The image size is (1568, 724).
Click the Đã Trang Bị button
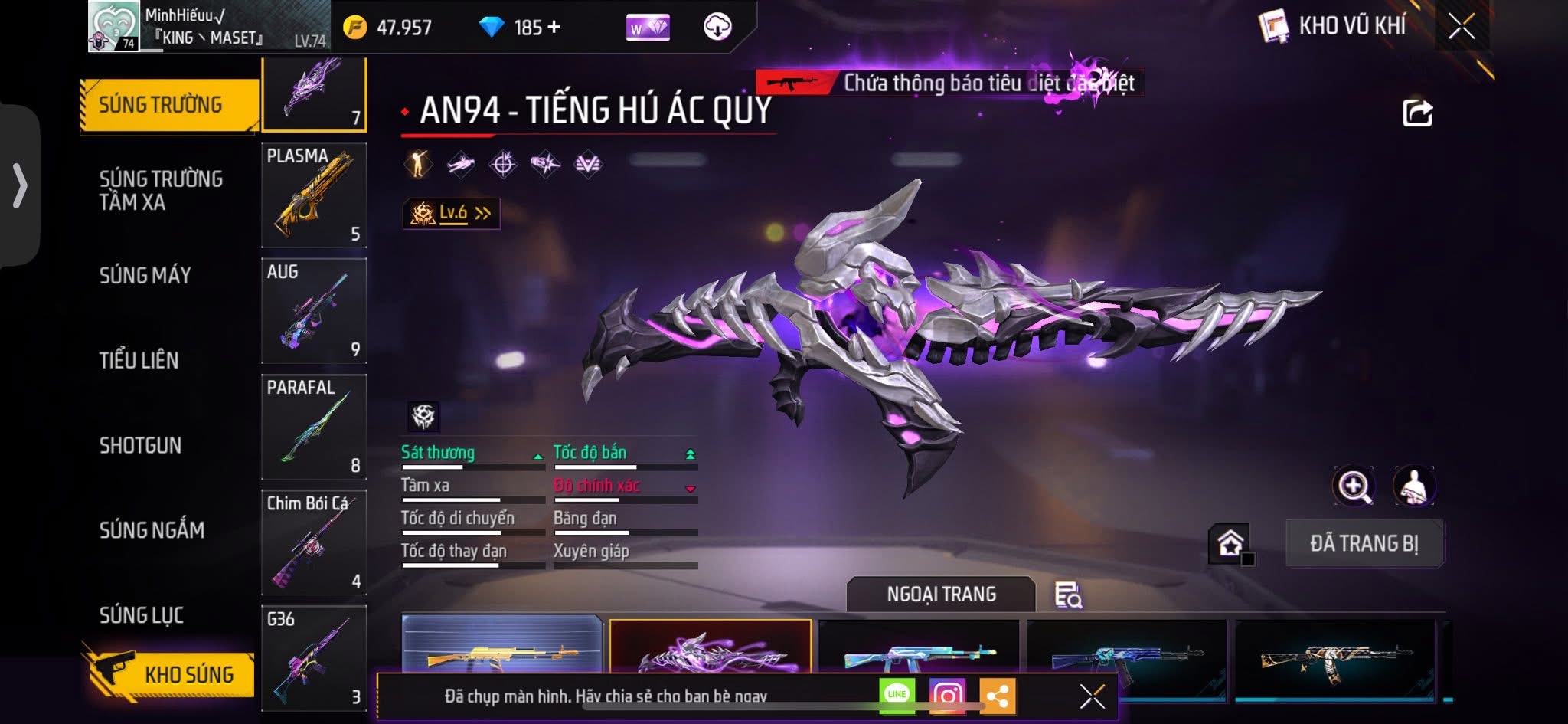1364,543
